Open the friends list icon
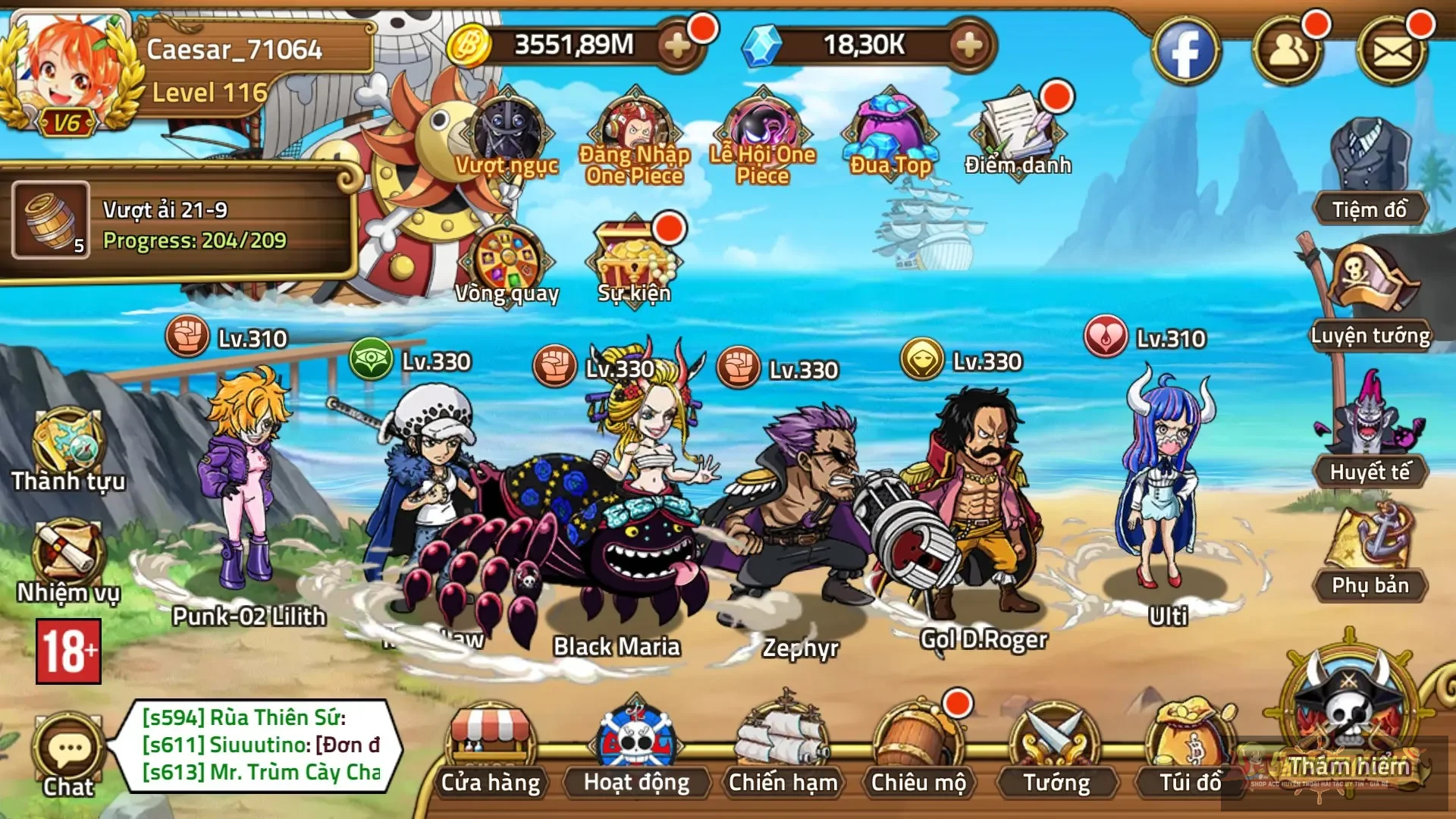 [x=1287, y=52]
